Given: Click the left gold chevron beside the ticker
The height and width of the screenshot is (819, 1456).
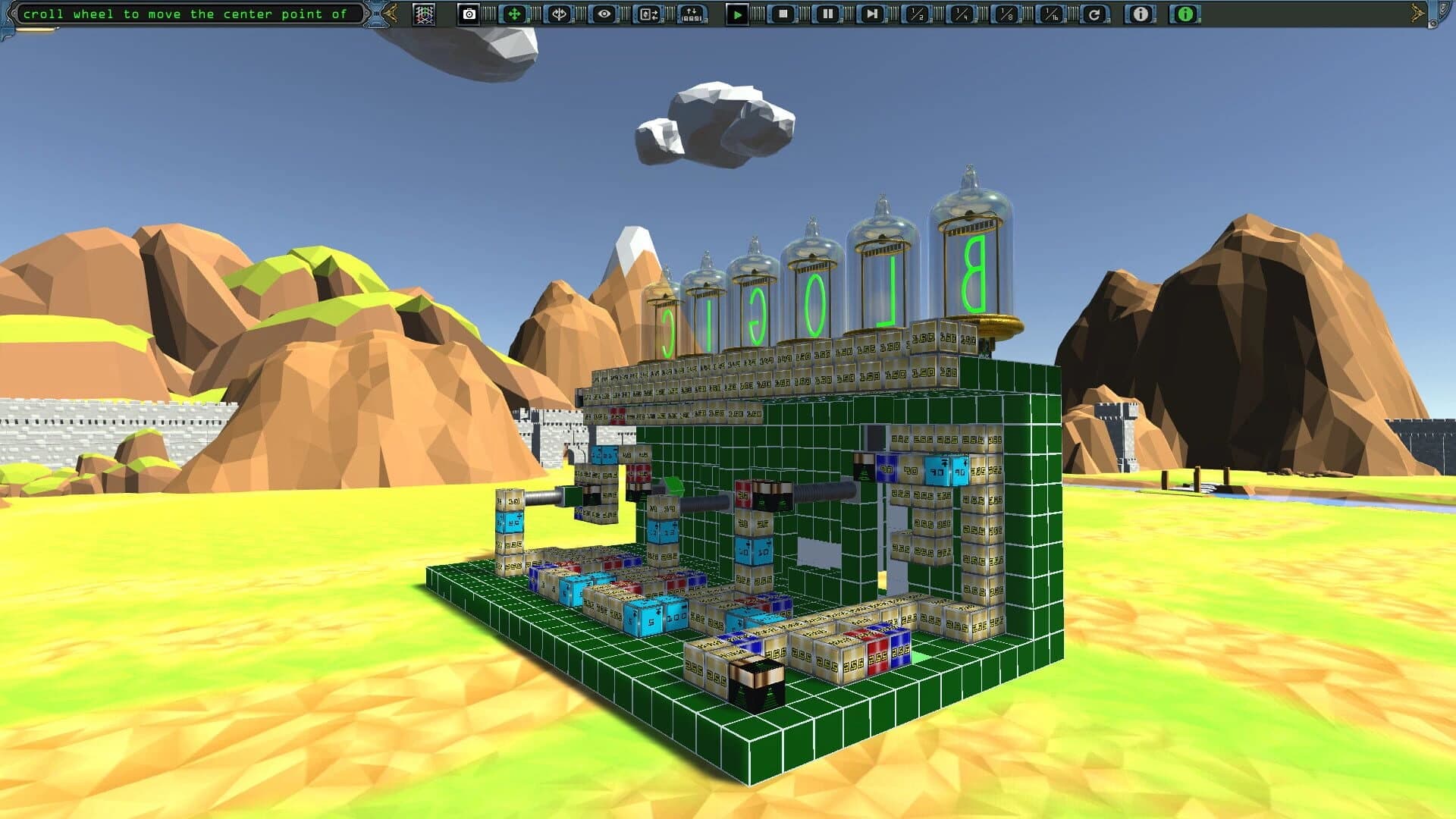Looking at the screenshot, I should (x=390, y=13).
